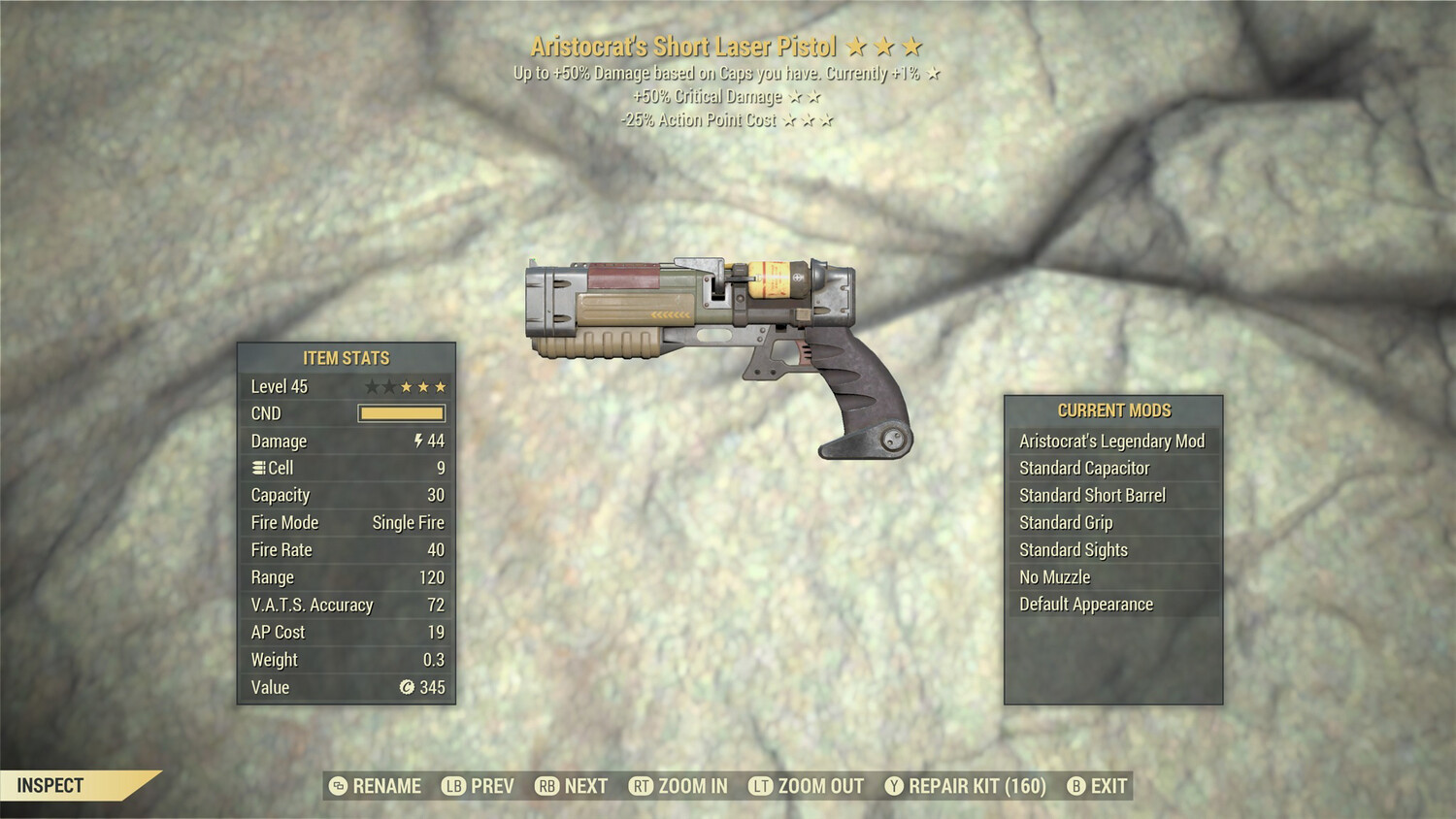Toggle the third star next to item title

[x=910, y=45]
